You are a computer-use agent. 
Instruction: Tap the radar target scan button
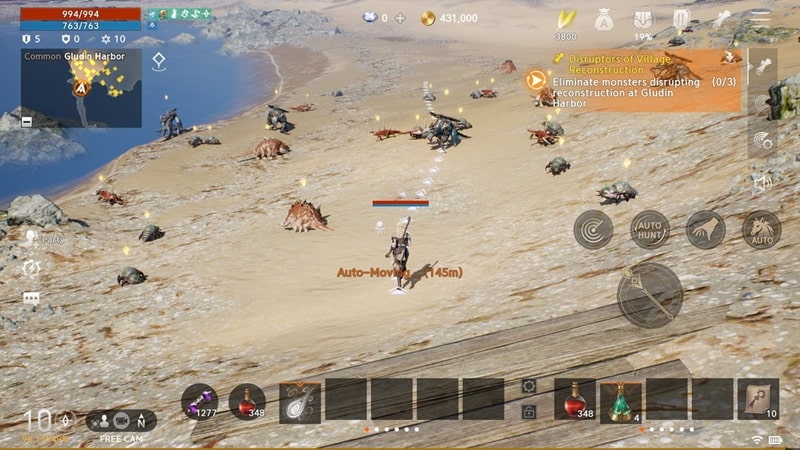point(593,230)
